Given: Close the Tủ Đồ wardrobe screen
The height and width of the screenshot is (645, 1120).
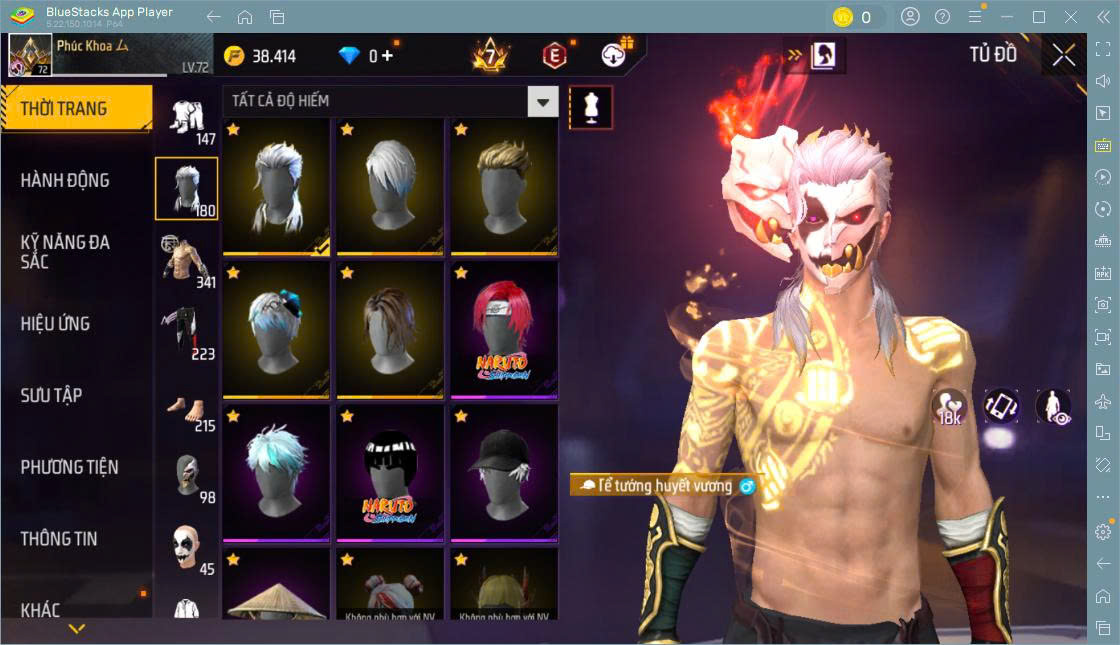Looking at the screenshot, I should tap(1064, 55).
